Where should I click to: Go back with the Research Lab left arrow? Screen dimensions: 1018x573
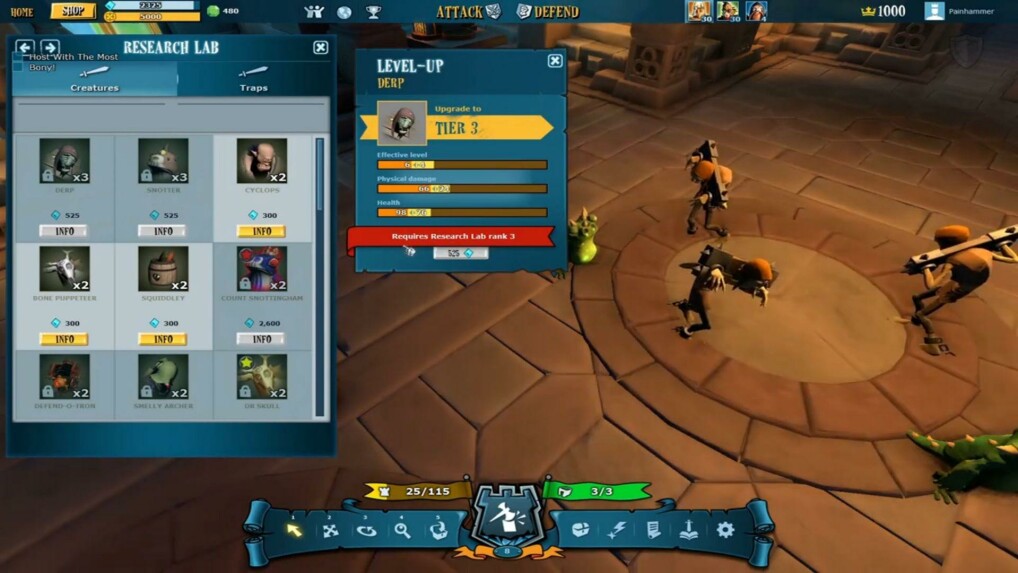(25, 47)
